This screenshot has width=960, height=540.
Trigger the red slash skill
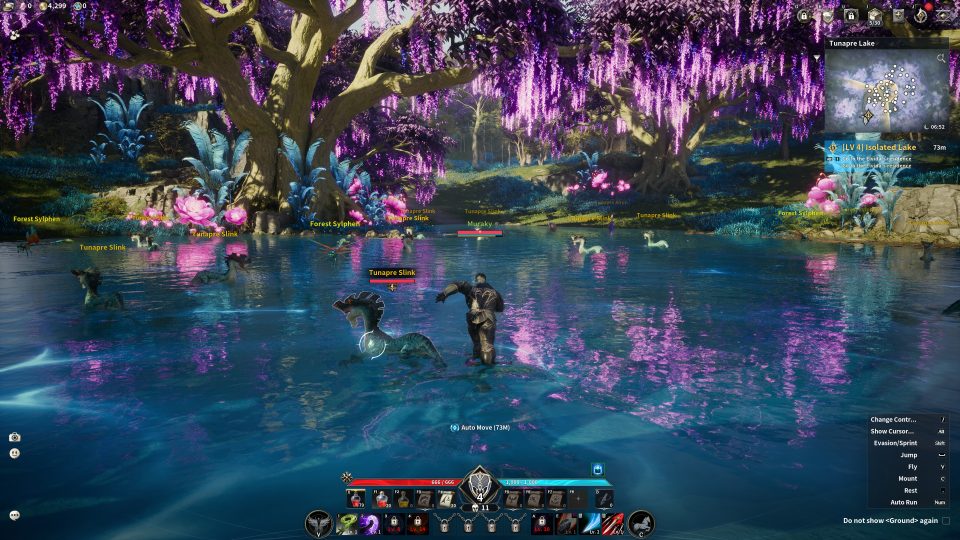pyautogui.click(x=612, y=523)
